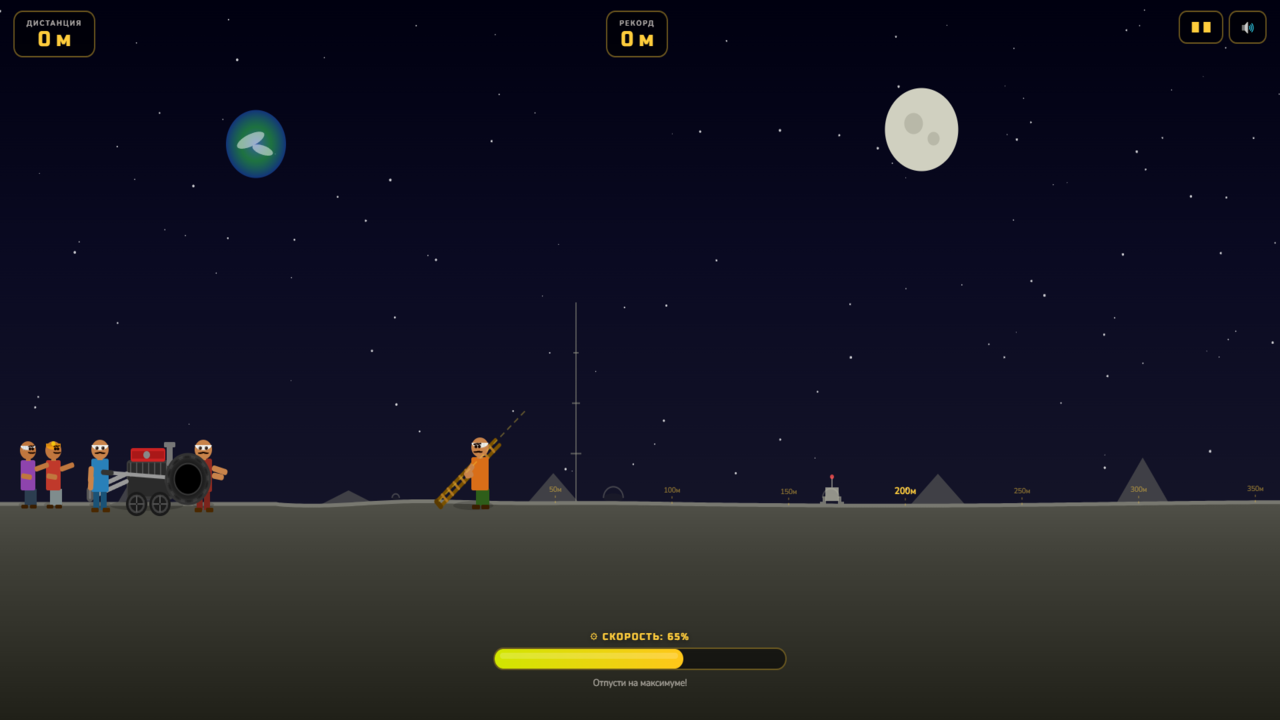This screenshot has height=720, width=1280.
Task: Select the cannon barrel on the launch cart
Action: tap(186, 477)
